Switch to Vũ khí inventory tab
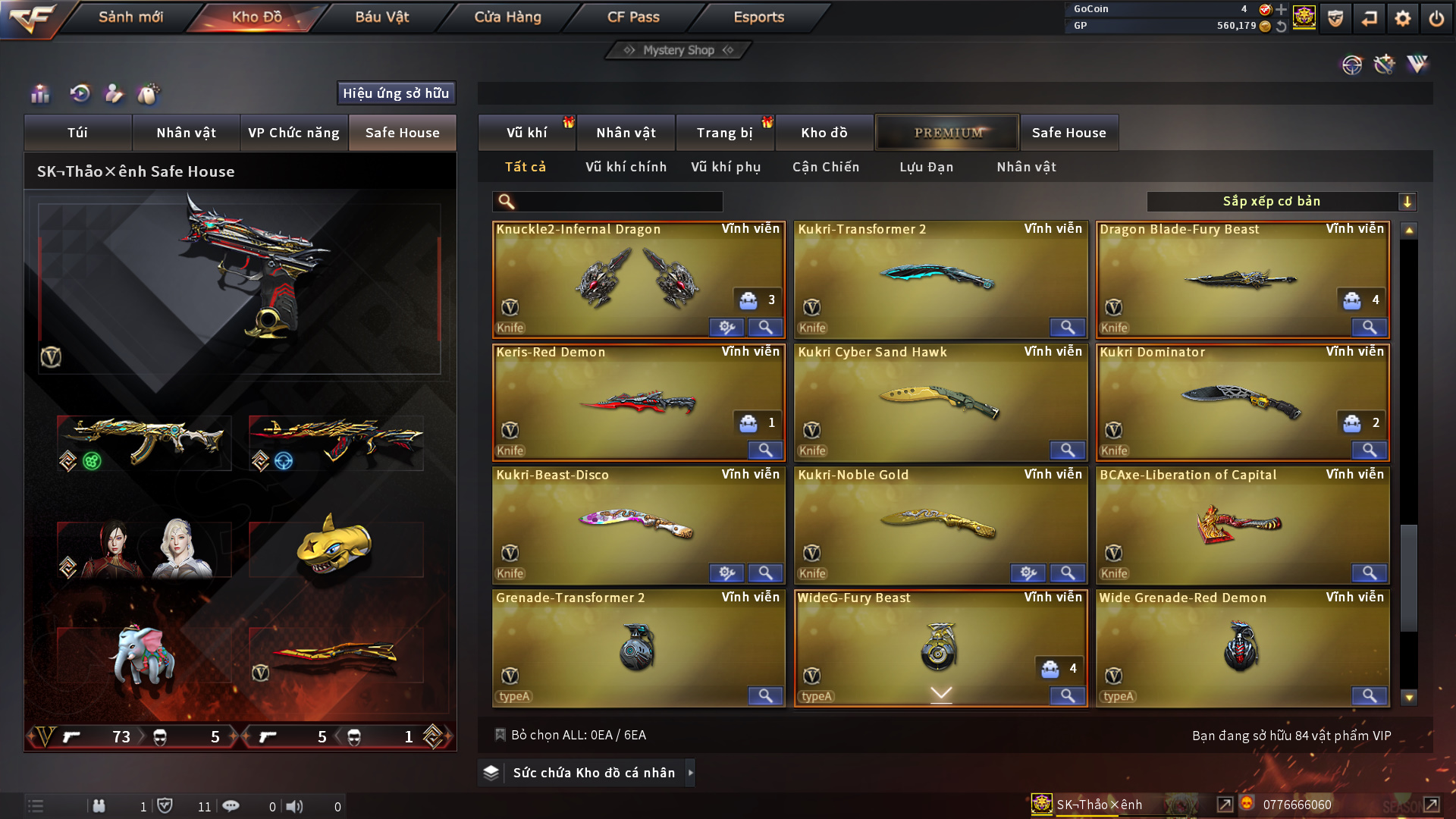 click(526, 133)
